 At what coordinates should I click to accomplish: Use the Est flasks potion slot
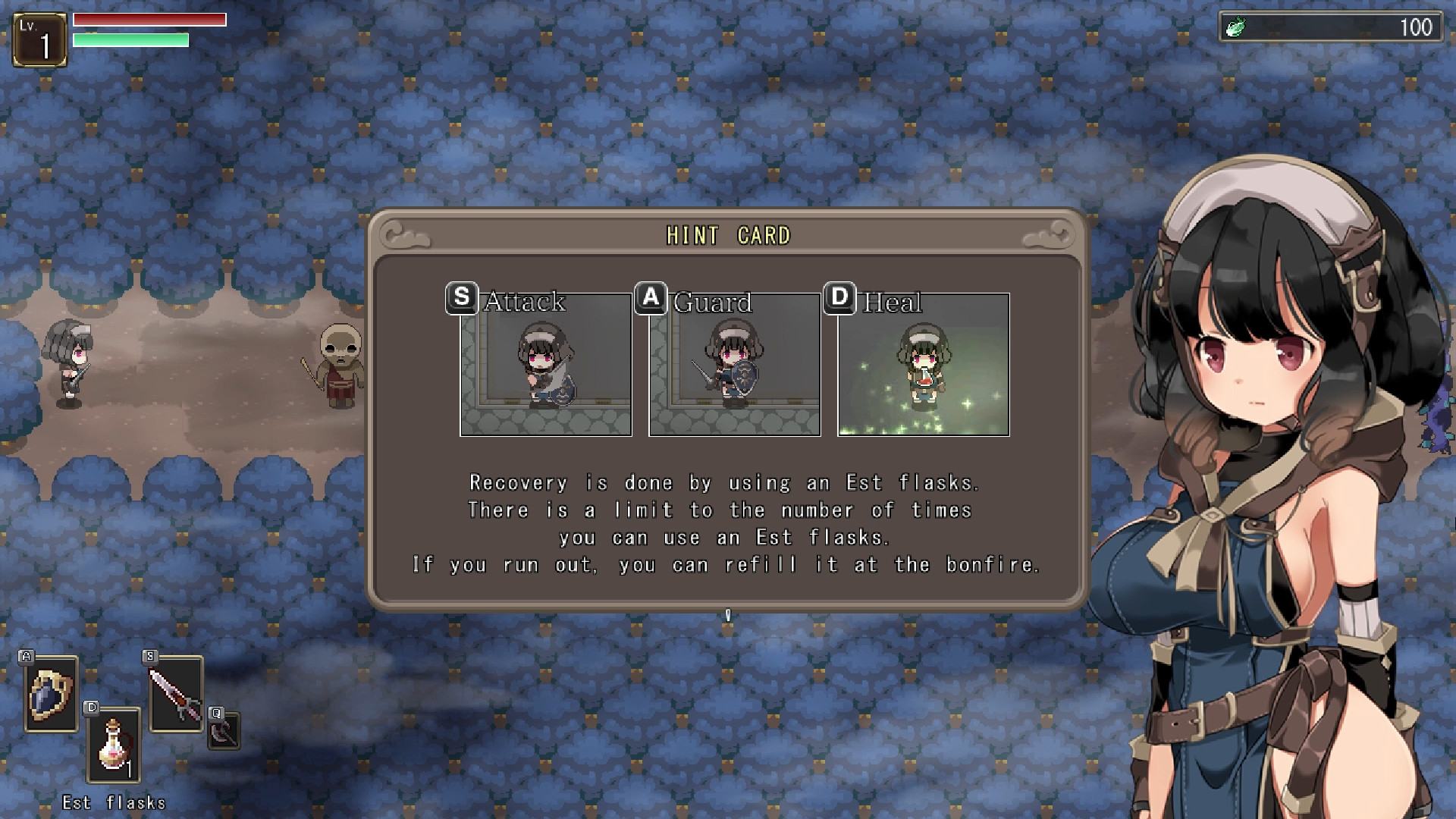(114, 745)
